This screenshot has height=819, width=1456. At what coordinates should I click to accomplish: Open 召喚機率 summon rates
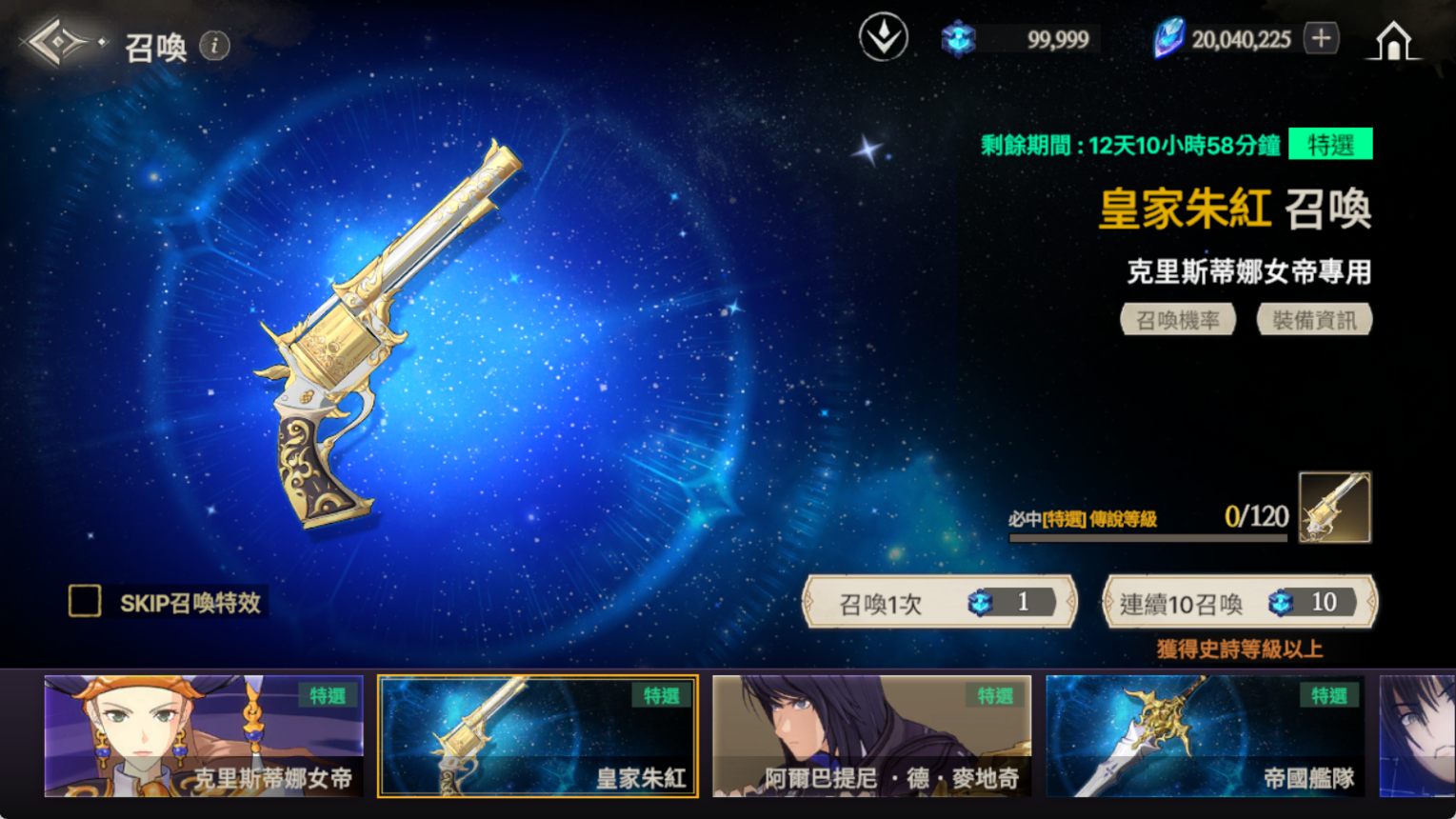point(1178,320)
